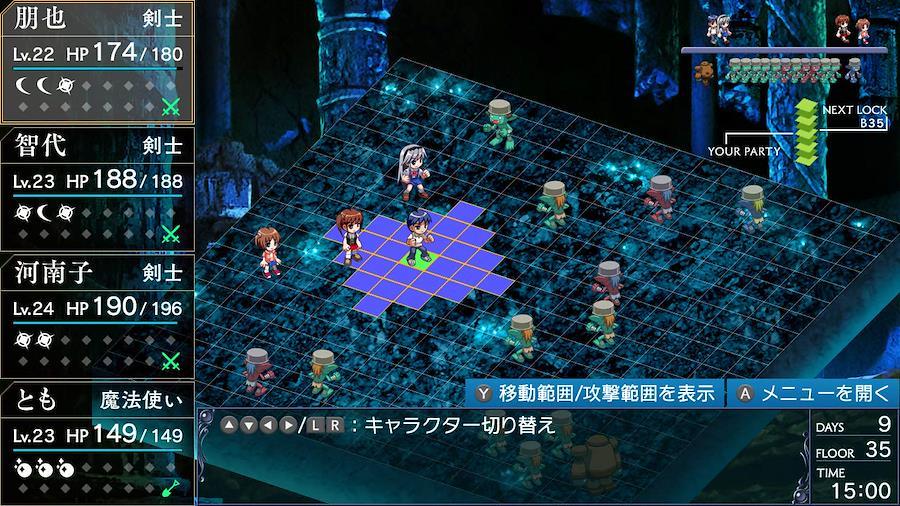Select 朋也's party status panel
The image size is (900, 506).
[97, 62]
